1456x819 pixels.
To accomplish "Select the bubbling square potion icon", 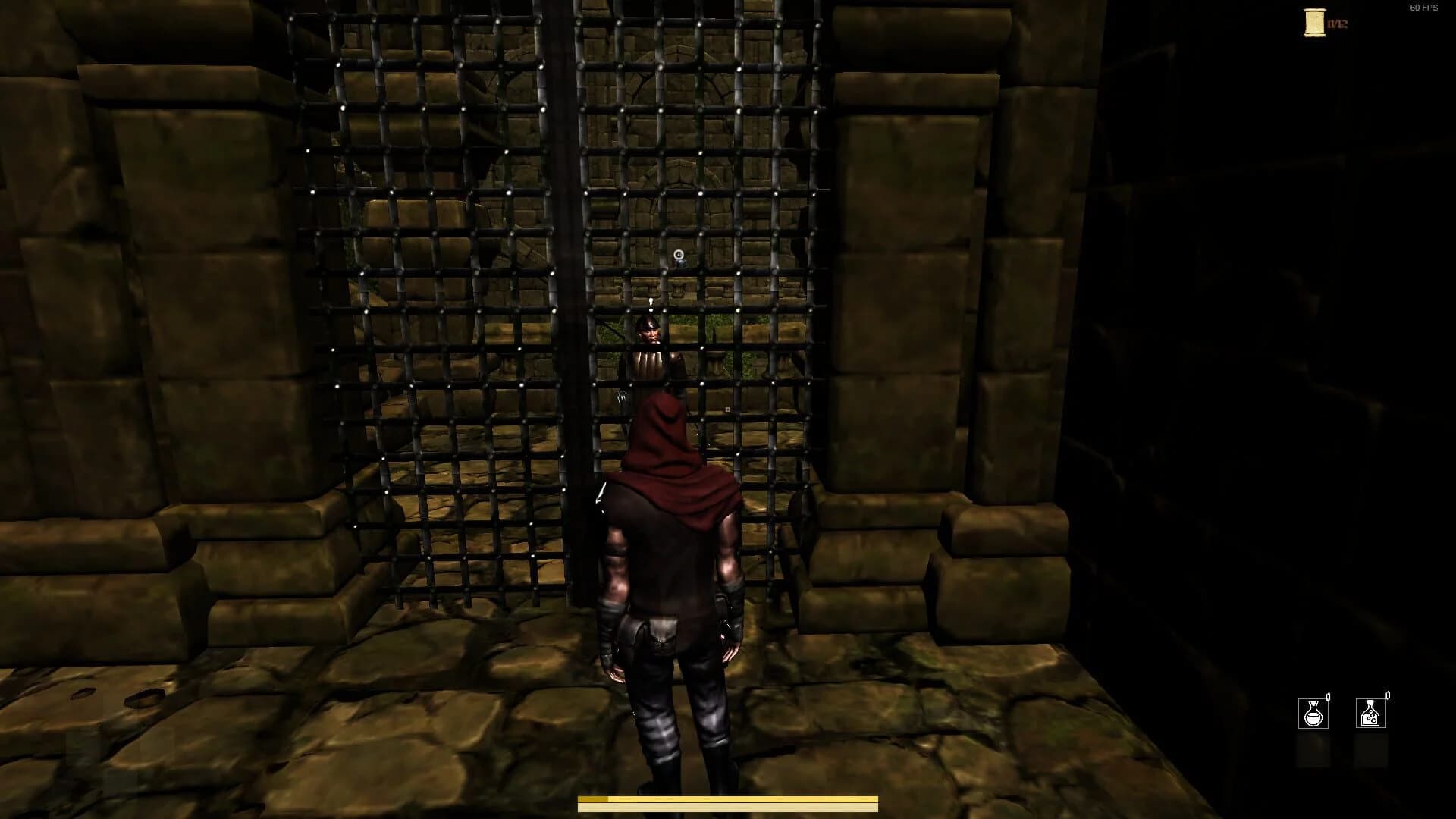I will (1371, 713).
